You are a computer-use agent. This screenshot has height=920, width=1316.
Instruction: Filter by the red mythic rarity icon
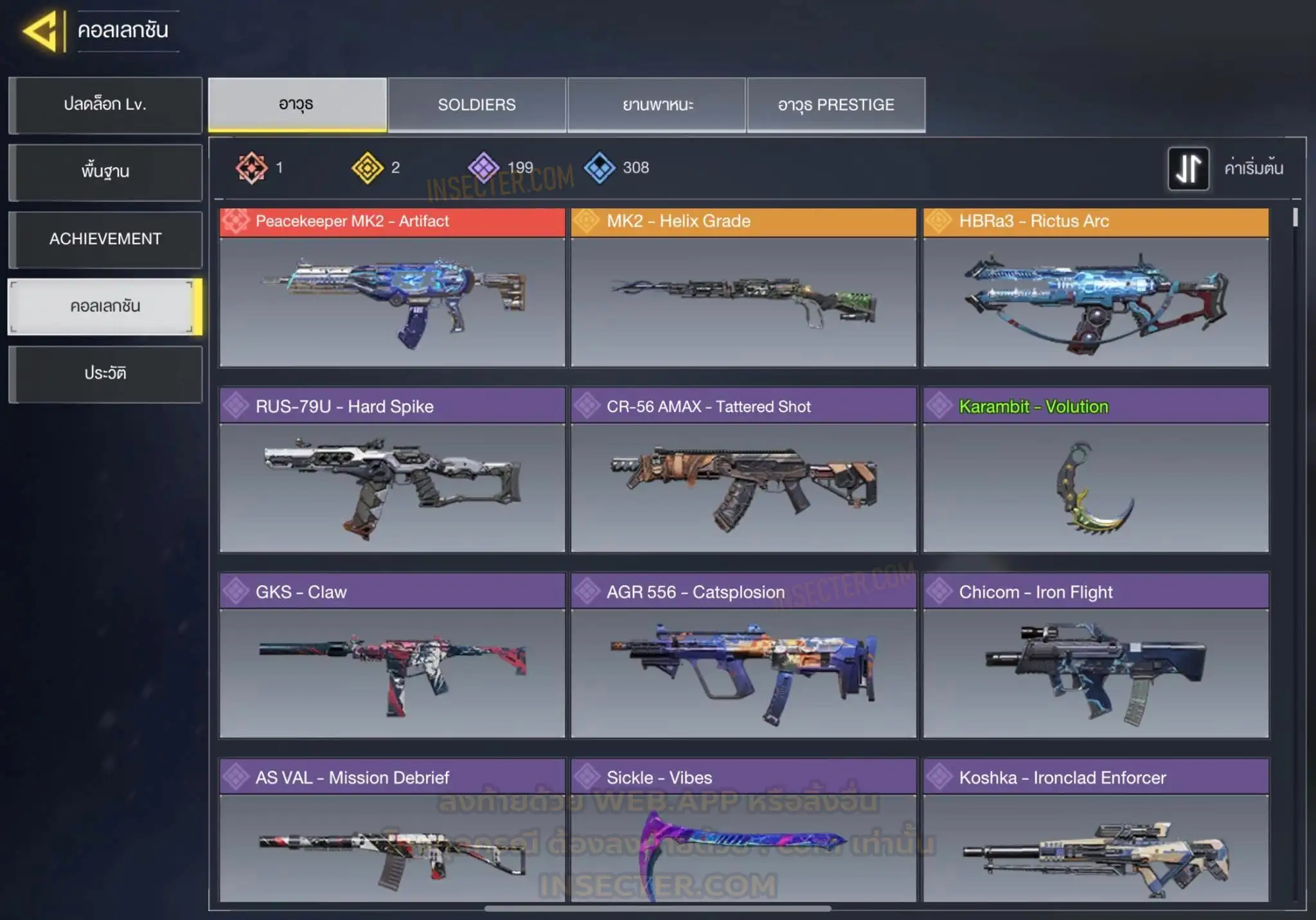tap(251, 168)
